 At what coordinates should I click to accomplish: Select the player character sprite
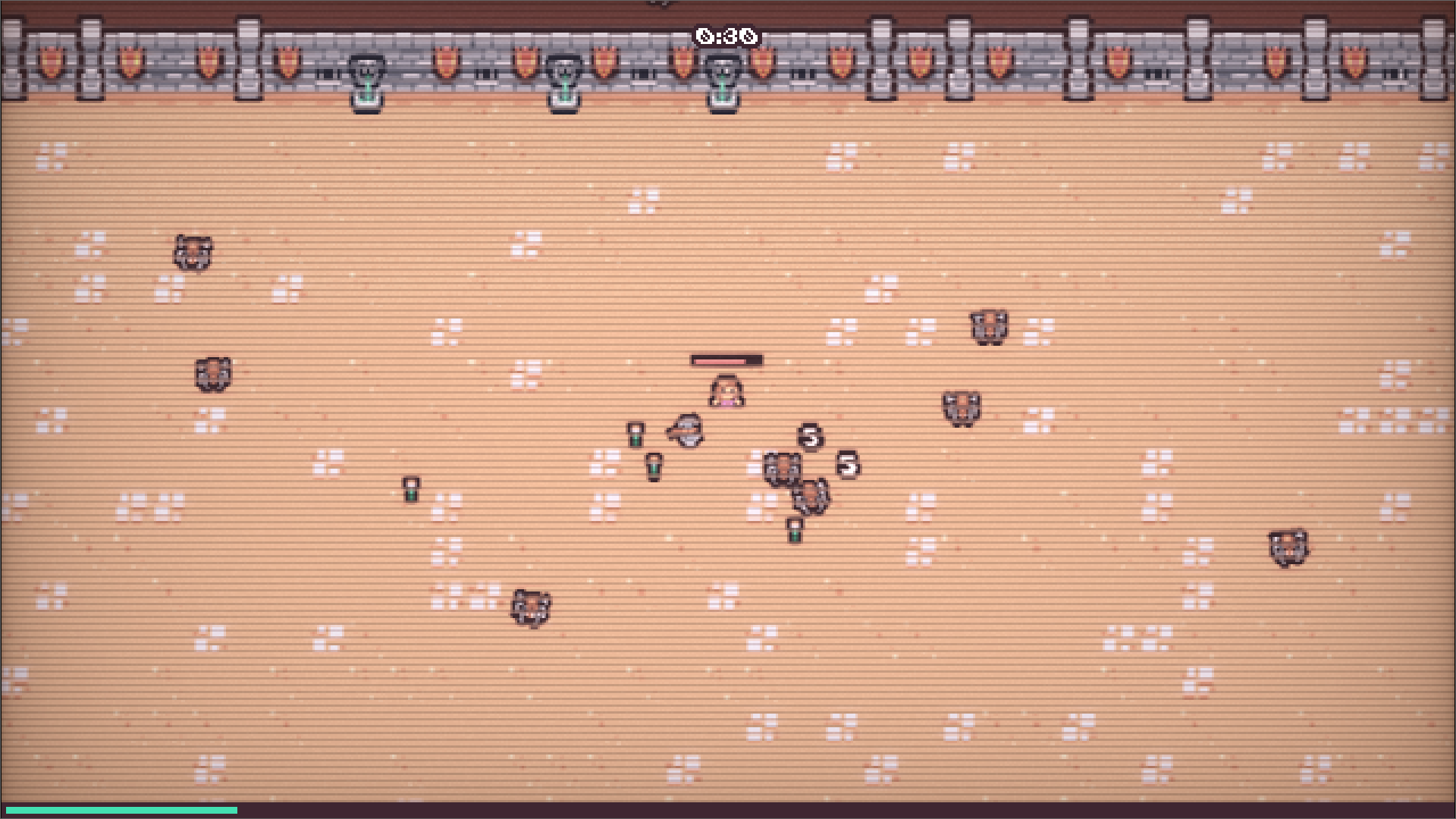[726, 391]
